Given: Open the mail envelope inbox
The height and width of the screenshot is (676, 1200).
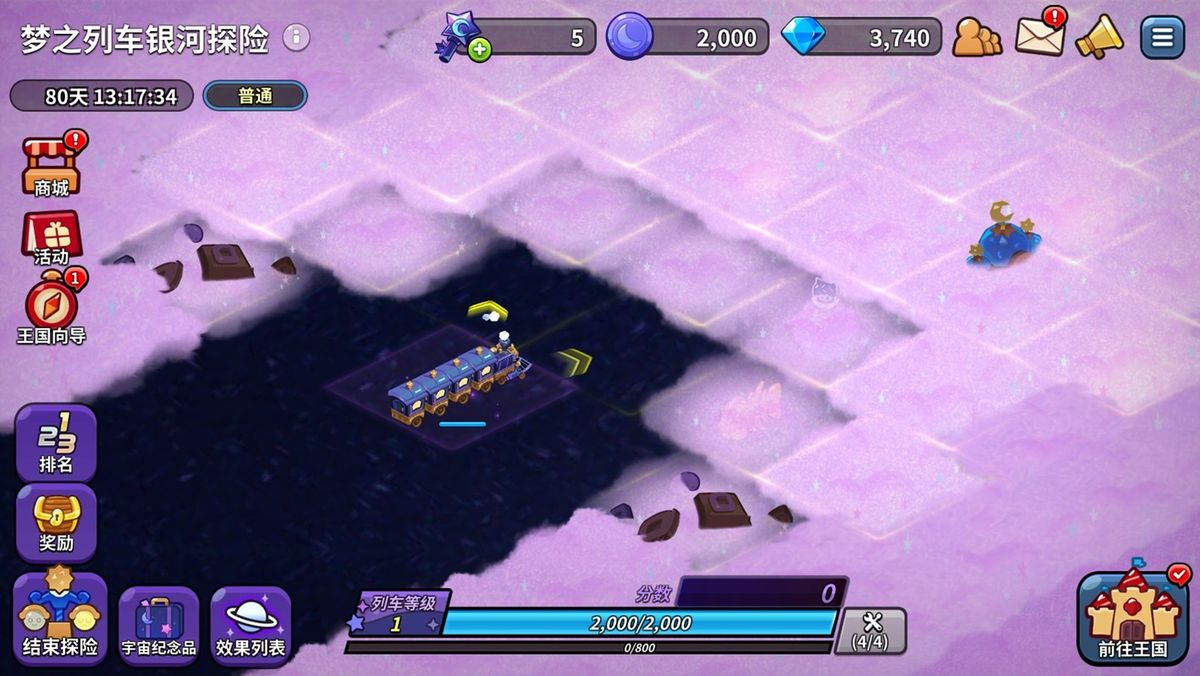Looking at the screenshot, I should [x=1040, y=36].
